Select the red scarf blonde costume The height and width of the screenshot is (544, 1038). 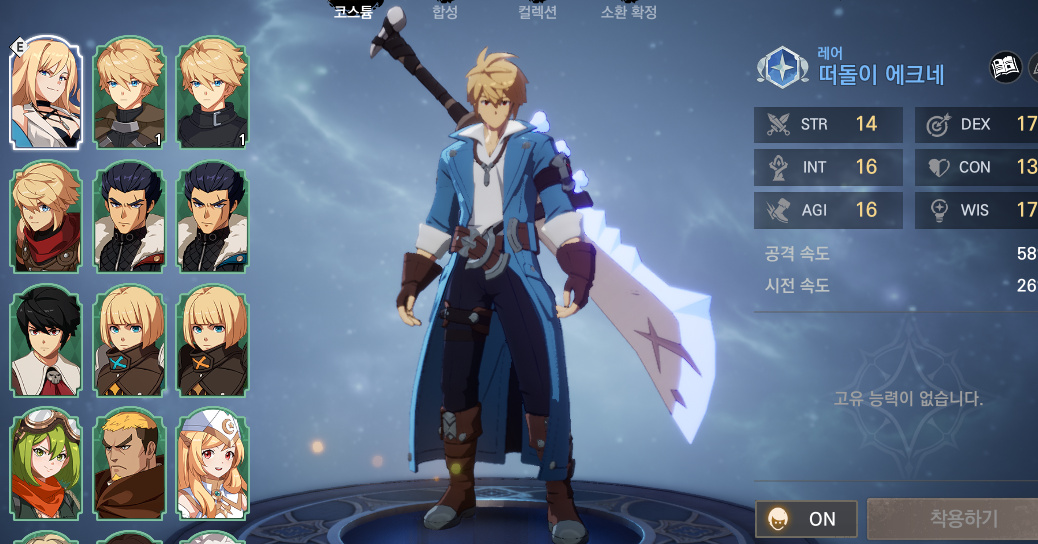pos(45,218)
